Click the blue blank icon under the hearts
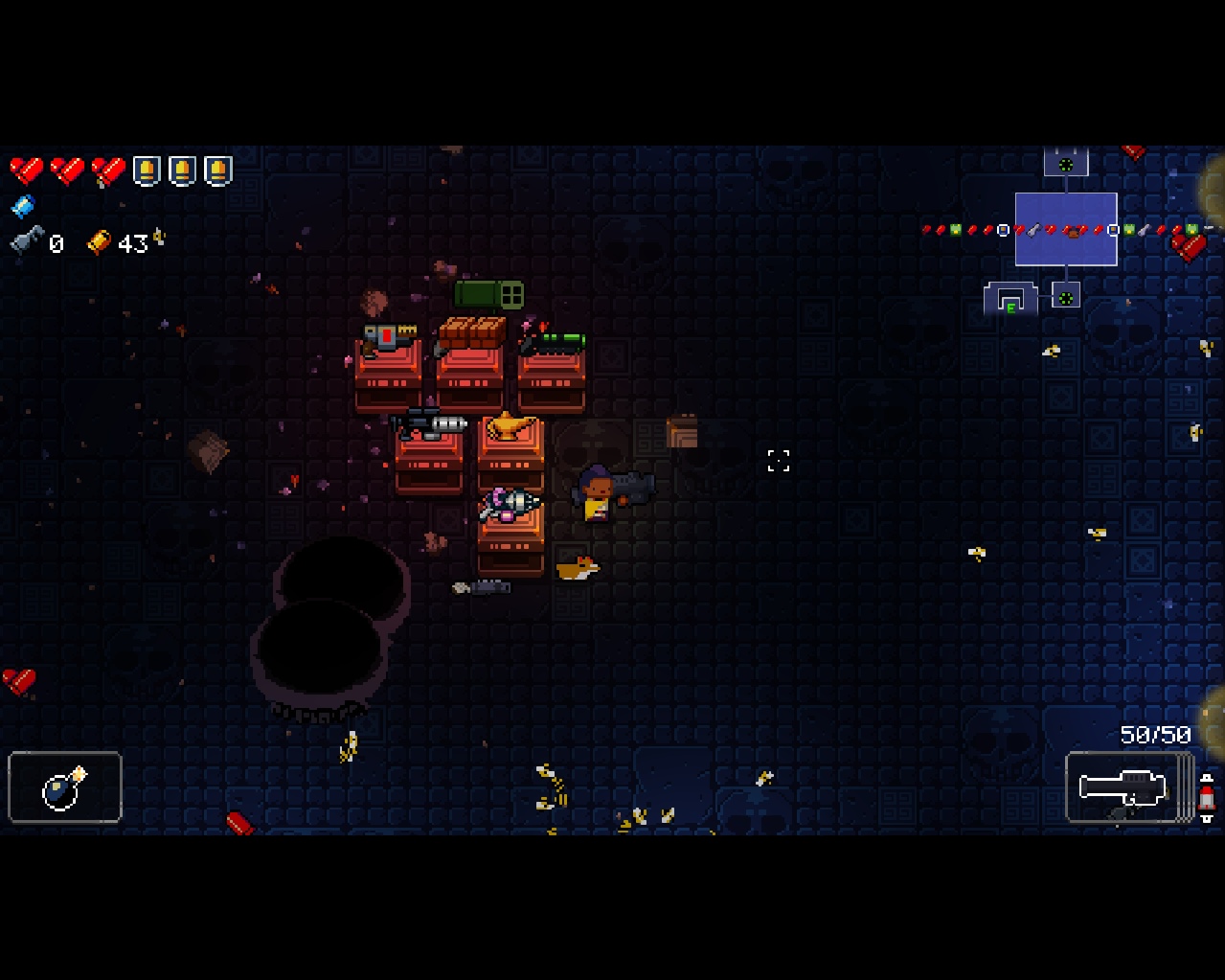The width and height of the screenshot is (1225, 980). point(23,206)
